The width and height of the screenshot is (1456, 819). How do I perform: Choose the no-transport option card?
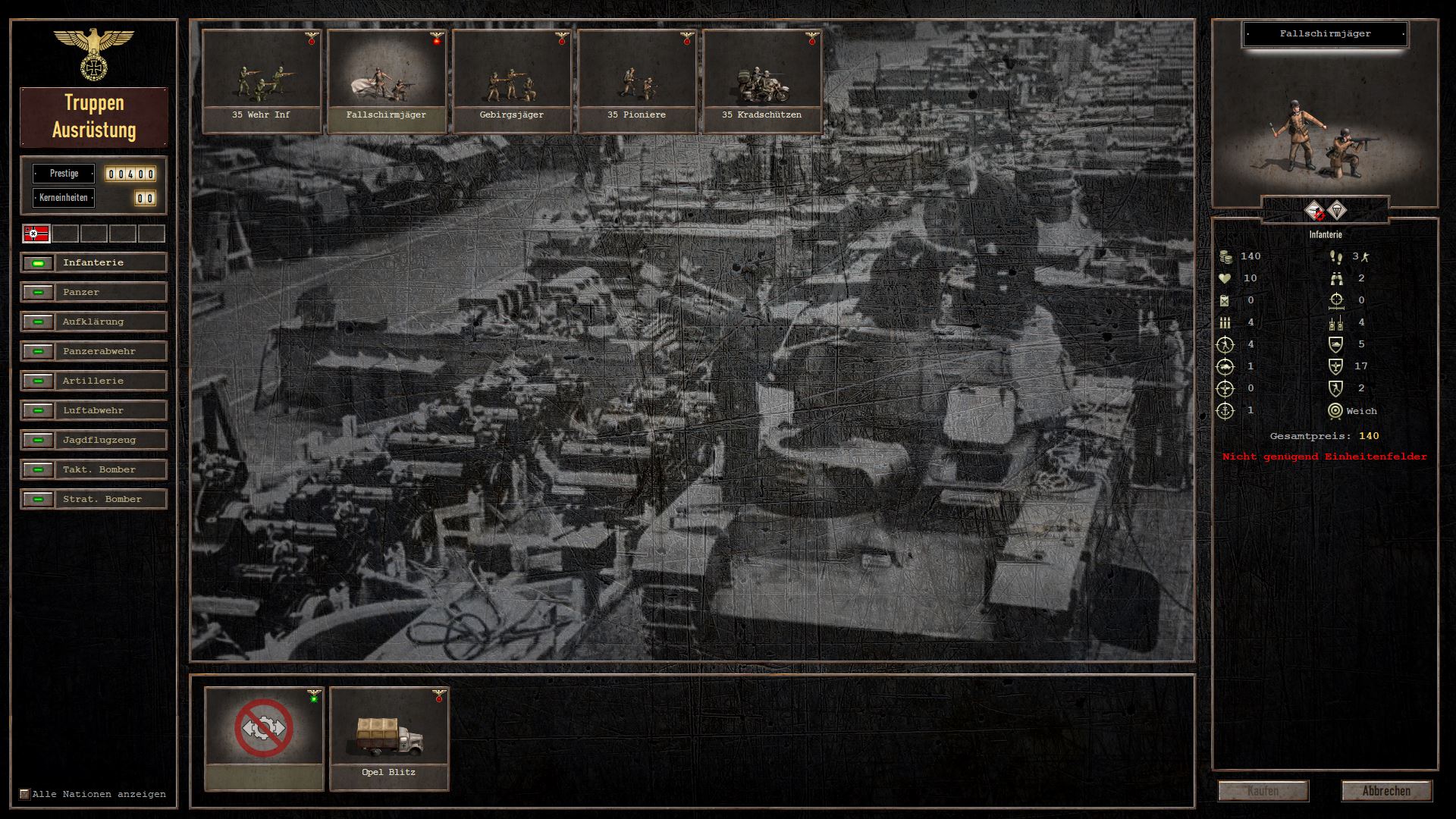click(264, 738)
